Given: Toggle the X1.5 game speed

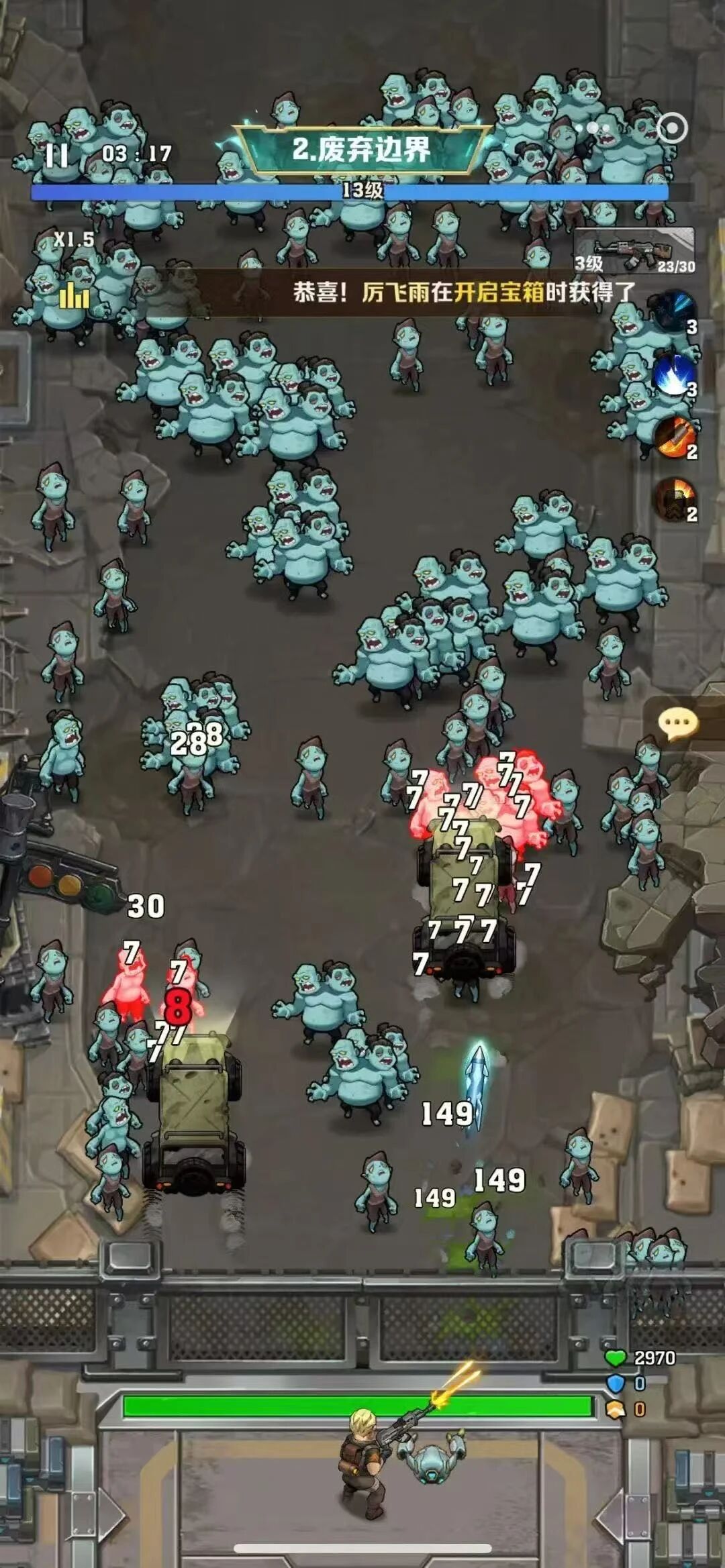Looking at the screenshot, I should coord(74,240).
